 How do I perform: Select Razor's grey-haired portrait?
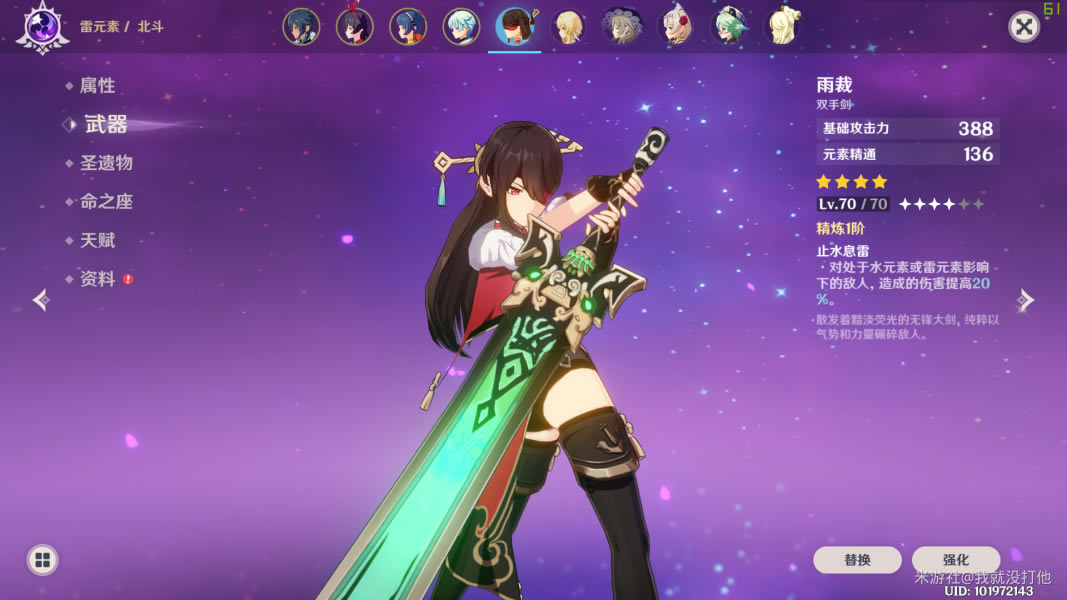coord(622,26)
